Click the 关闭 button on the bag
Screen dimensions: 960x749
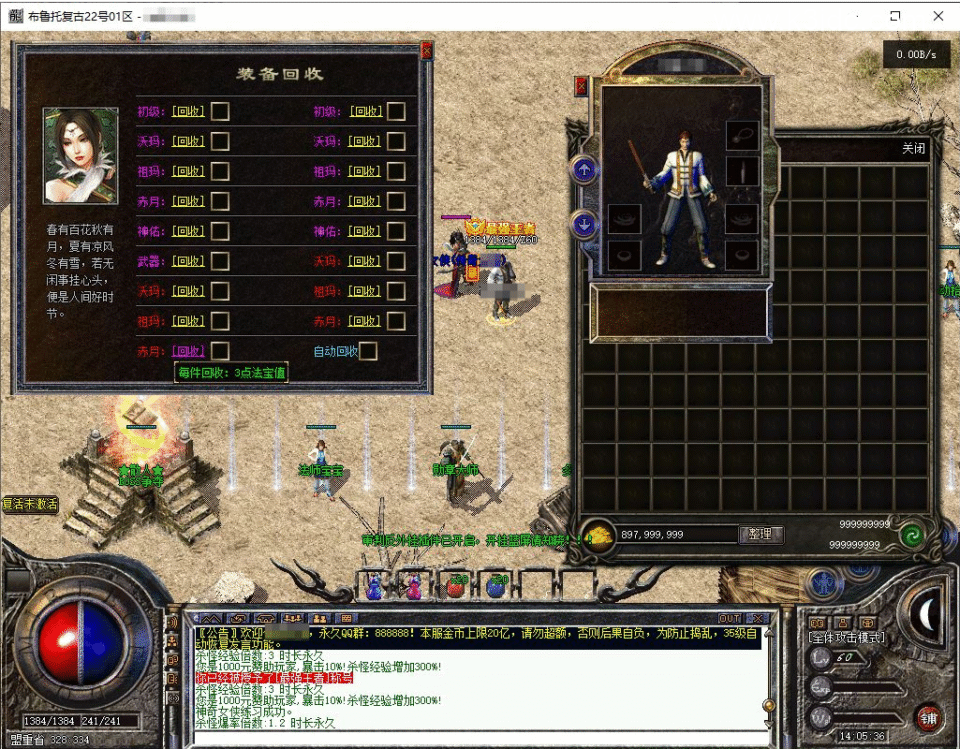pos(913,148)
